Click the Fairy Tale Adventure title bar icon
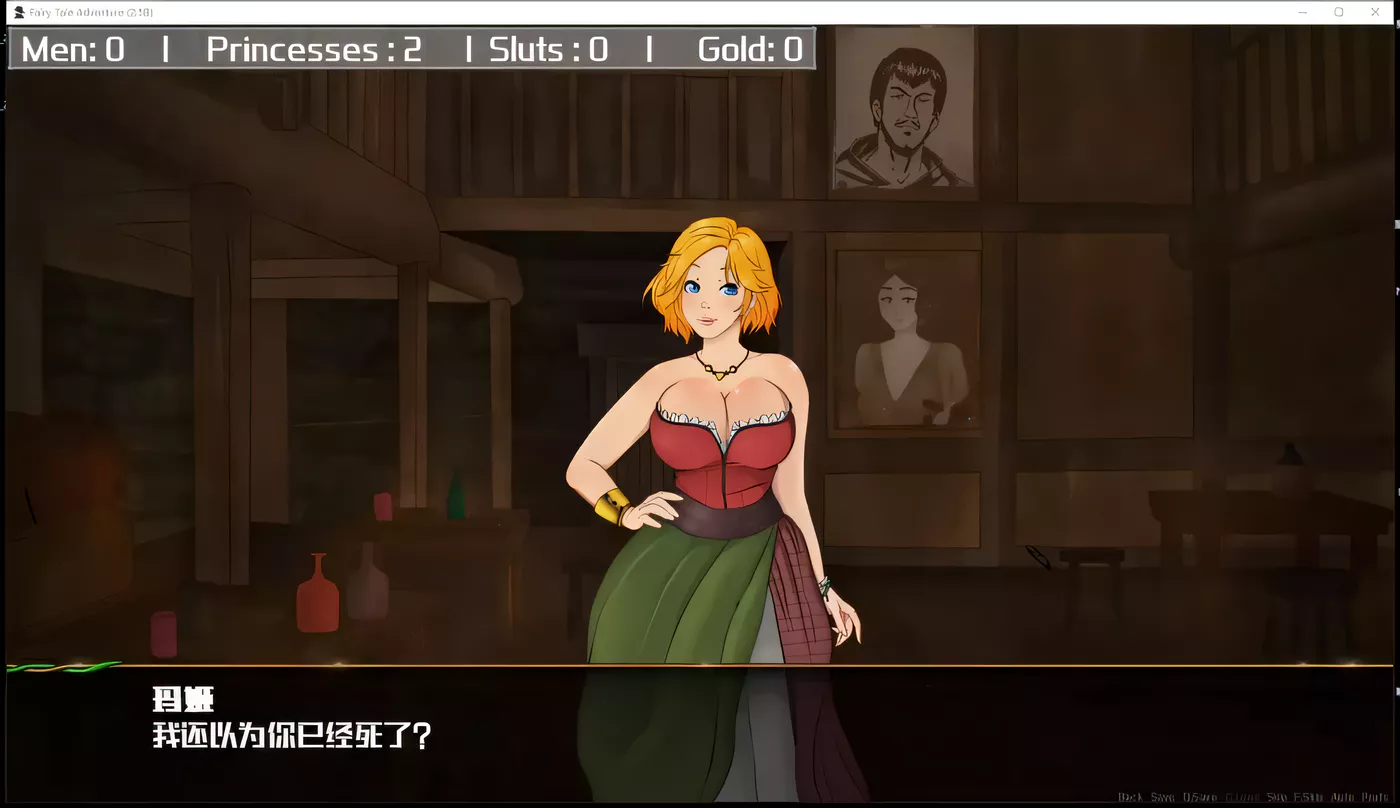This screenshot has width=1400, height=808. tap(20, 11)
